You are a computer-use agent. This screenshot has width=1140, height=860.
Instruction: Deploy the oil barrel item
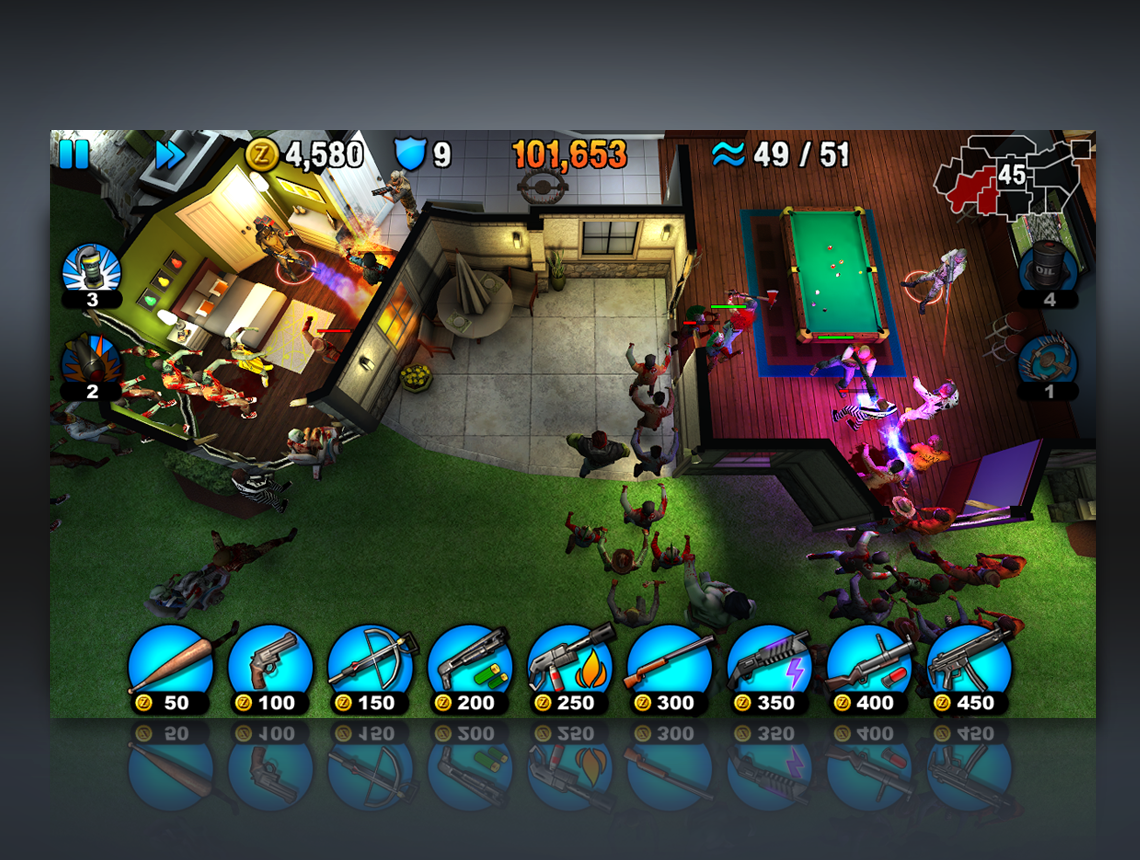click(x=1048, y=268)
